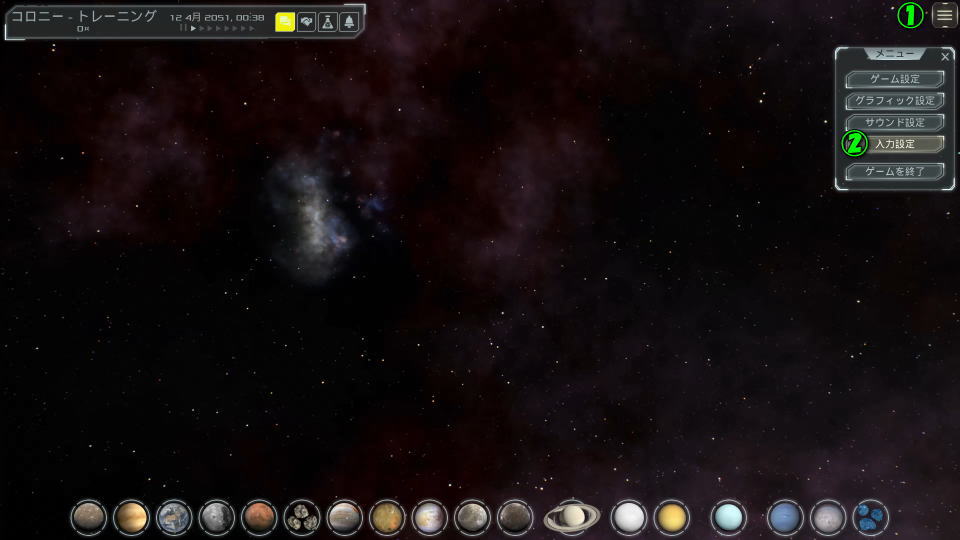The height and width of the screenshot is (540, 960).
Task: Open the flask research icon
Action: 328,22
